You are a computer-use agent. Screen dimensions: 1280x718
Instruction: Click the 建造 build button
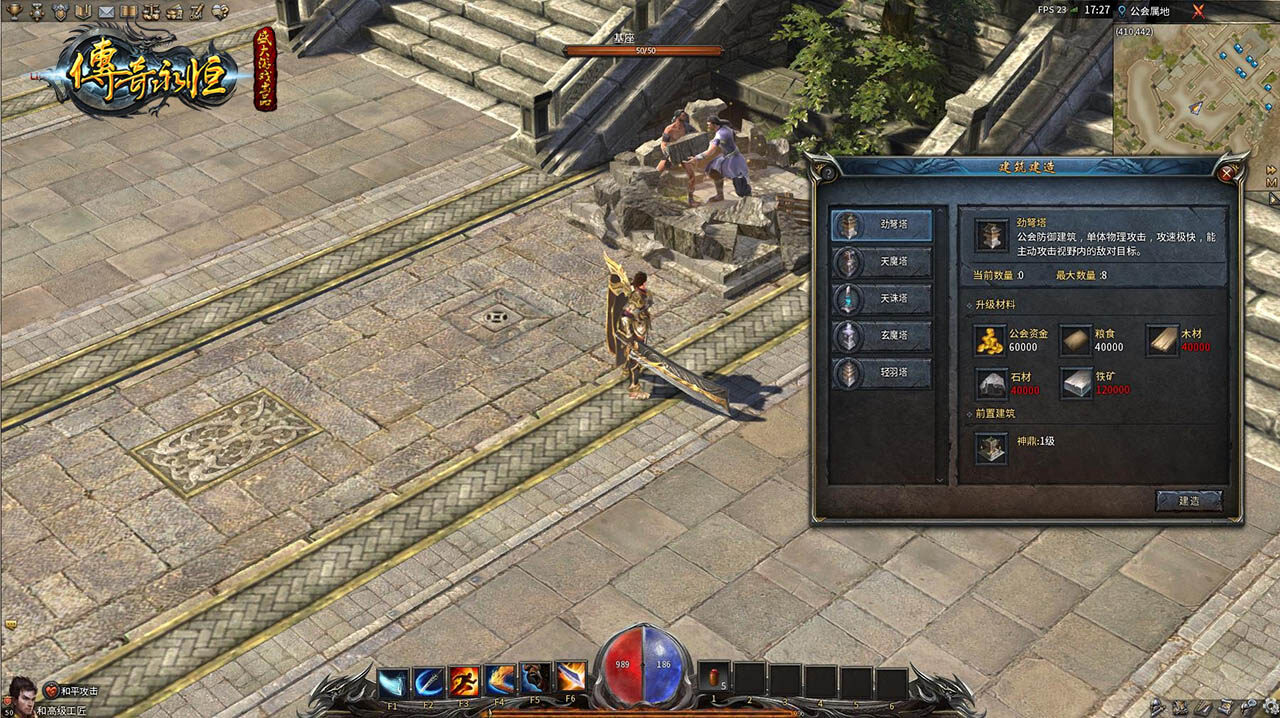point(1188,500)
